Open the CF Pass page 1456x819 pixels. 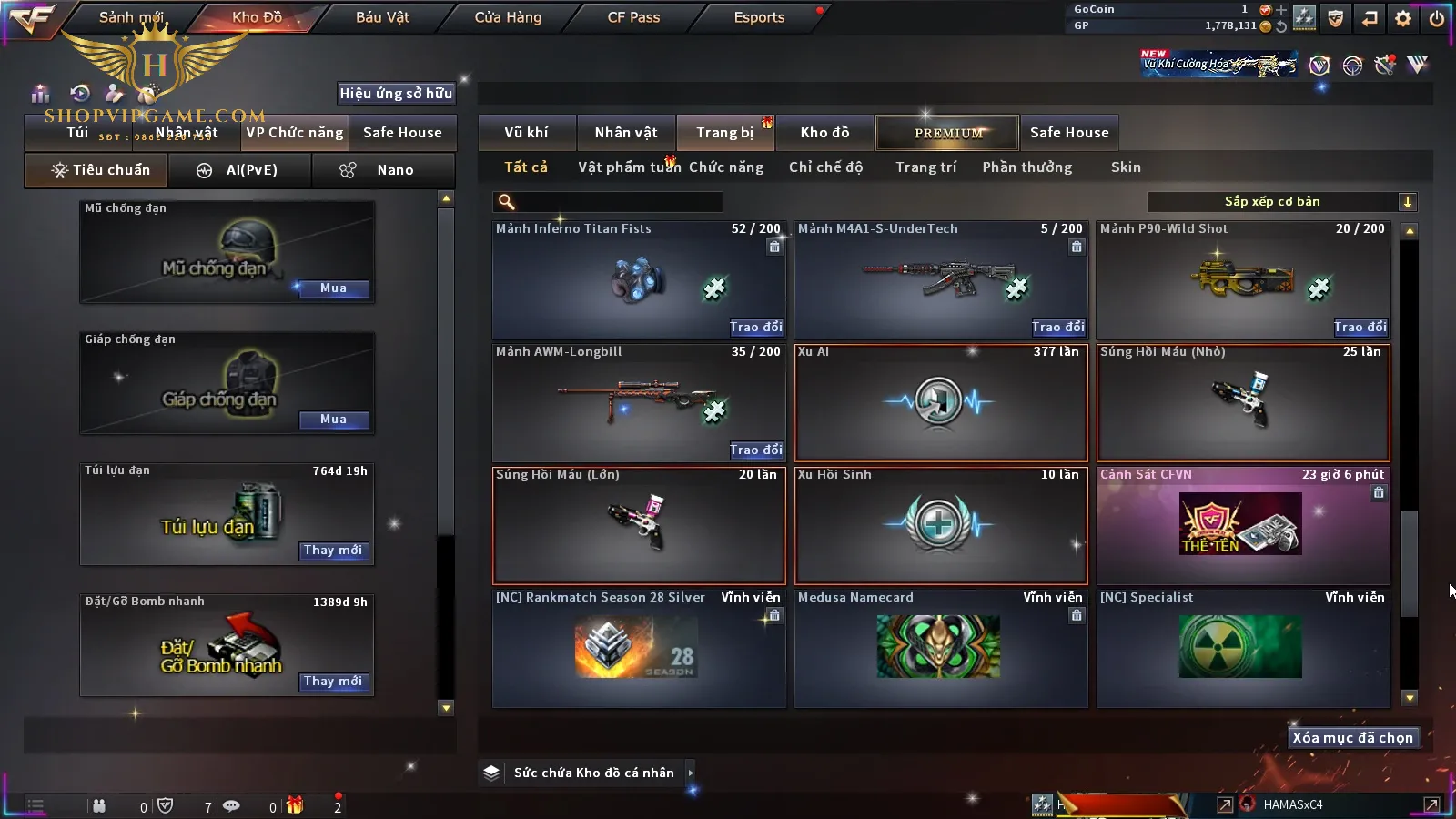tap(633, 17)
